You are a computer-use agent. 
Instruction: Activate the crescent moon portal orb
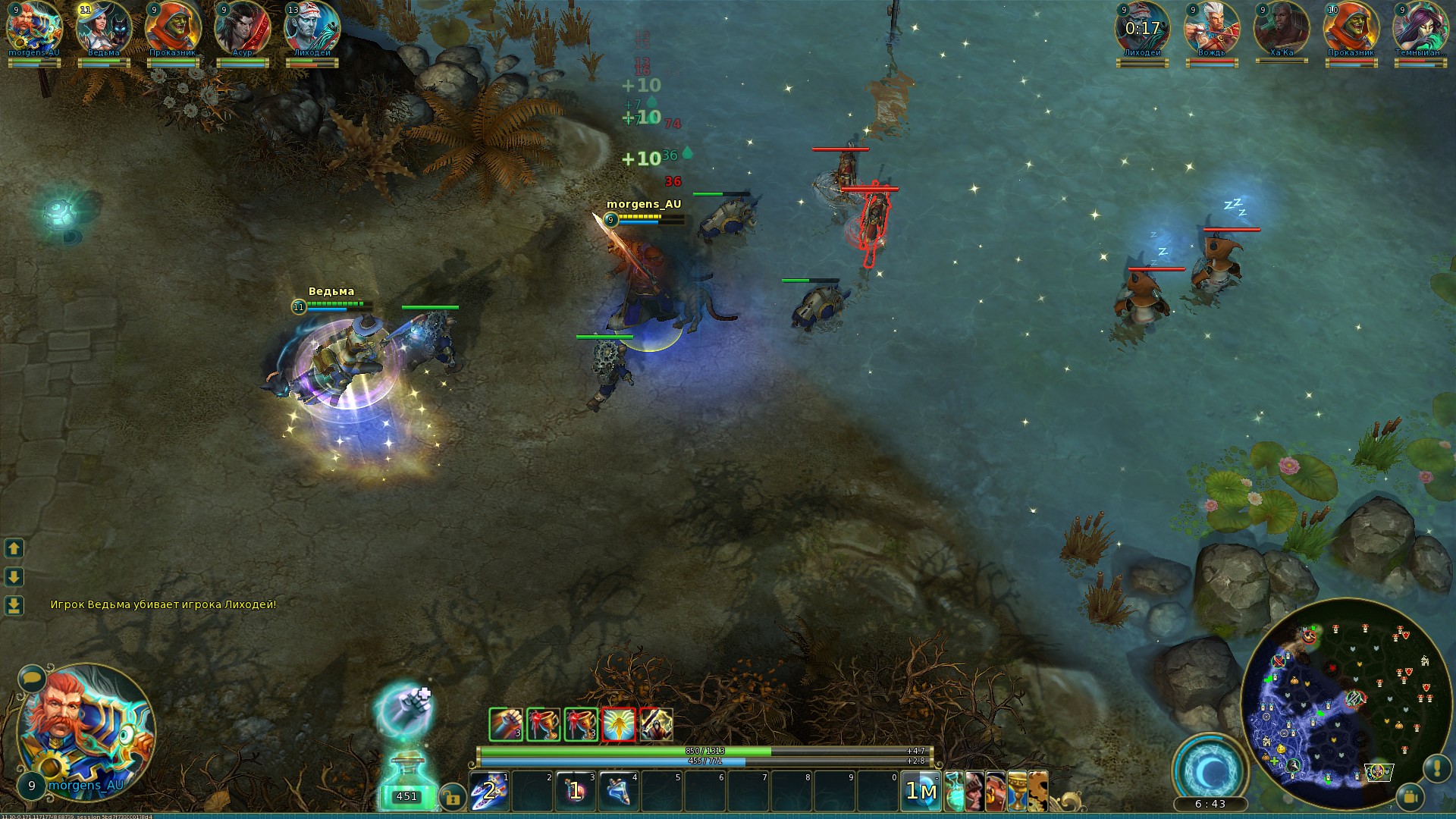1210,770
